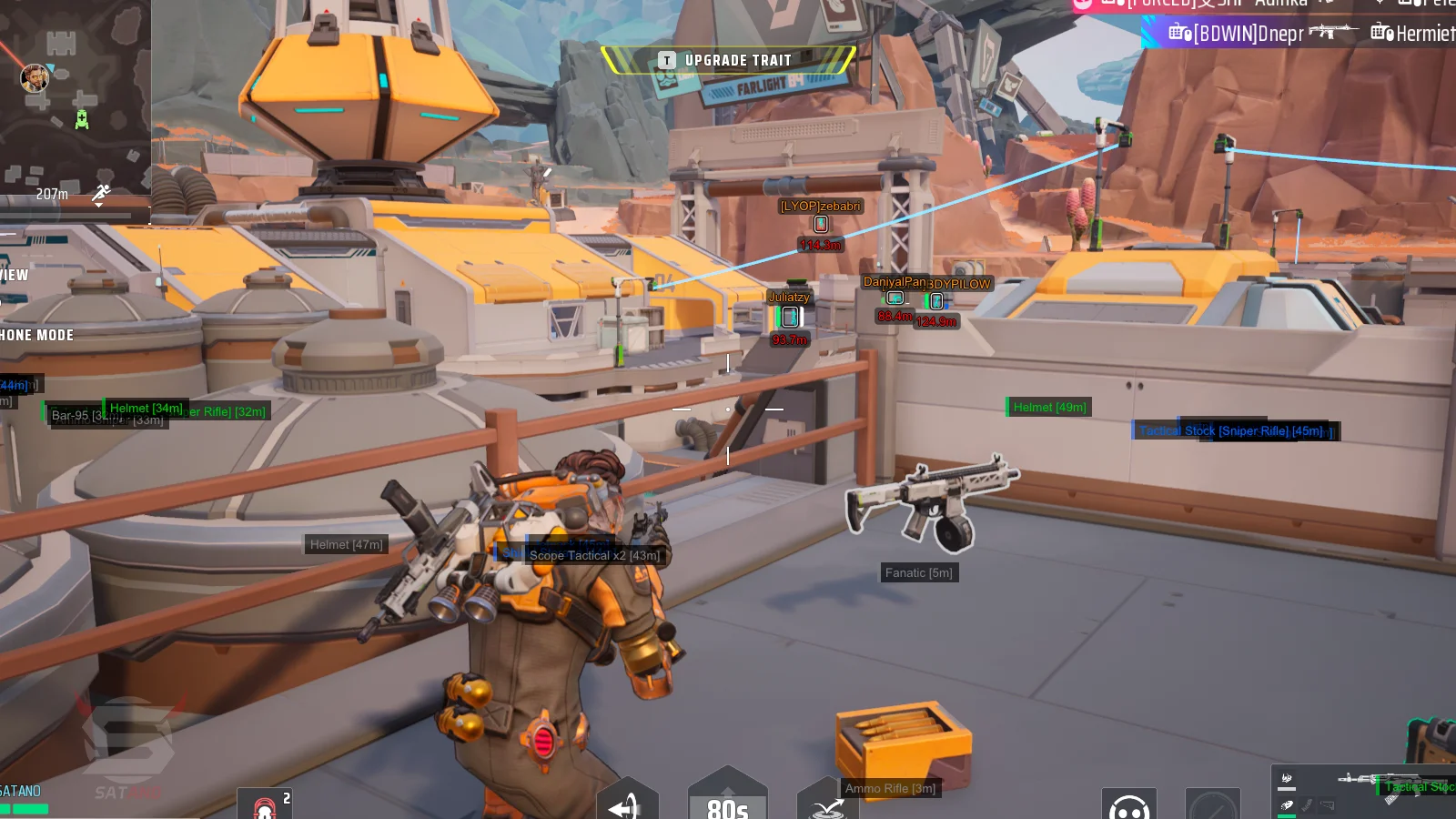Activate the jump pad hexagon ability
Viewport: 1456px width, 819px height.
[x=826, y=803]
